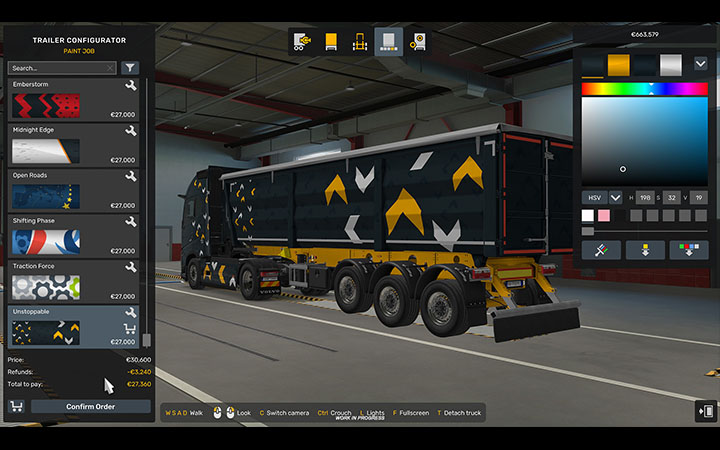Screen dimensions: 720x450
Task: Click the rainbow hue slider bar
Action: pyautogui.click(x=644, y=89)
